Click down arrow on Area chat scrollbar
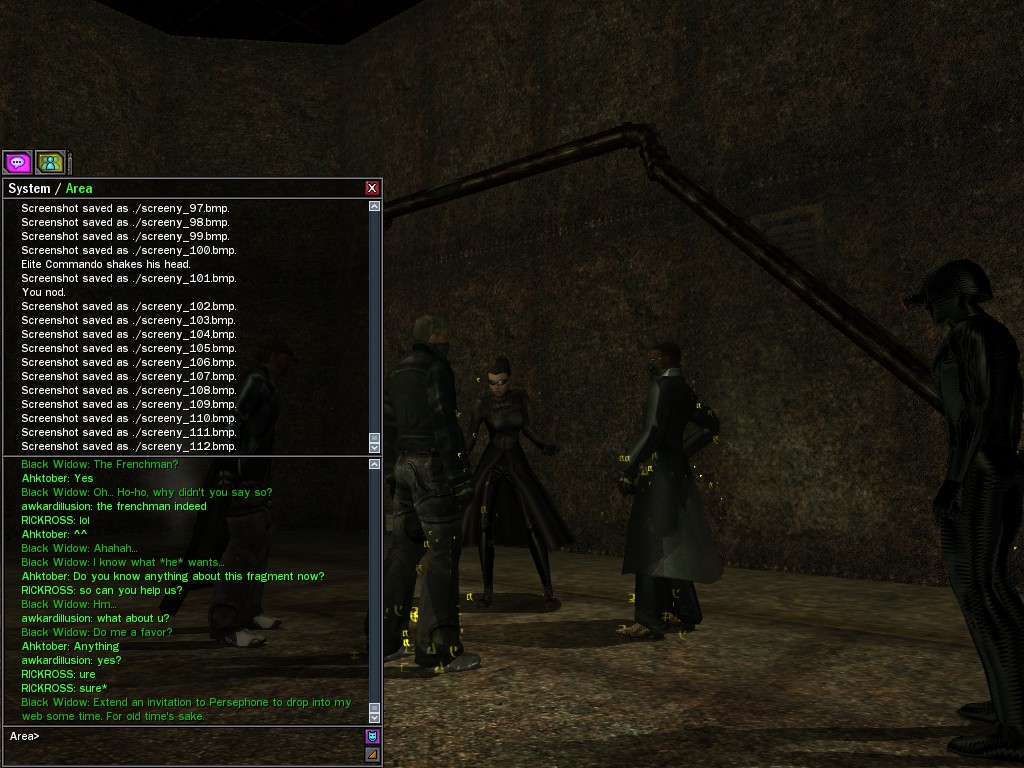1024x768 pixels. [375, 716]
